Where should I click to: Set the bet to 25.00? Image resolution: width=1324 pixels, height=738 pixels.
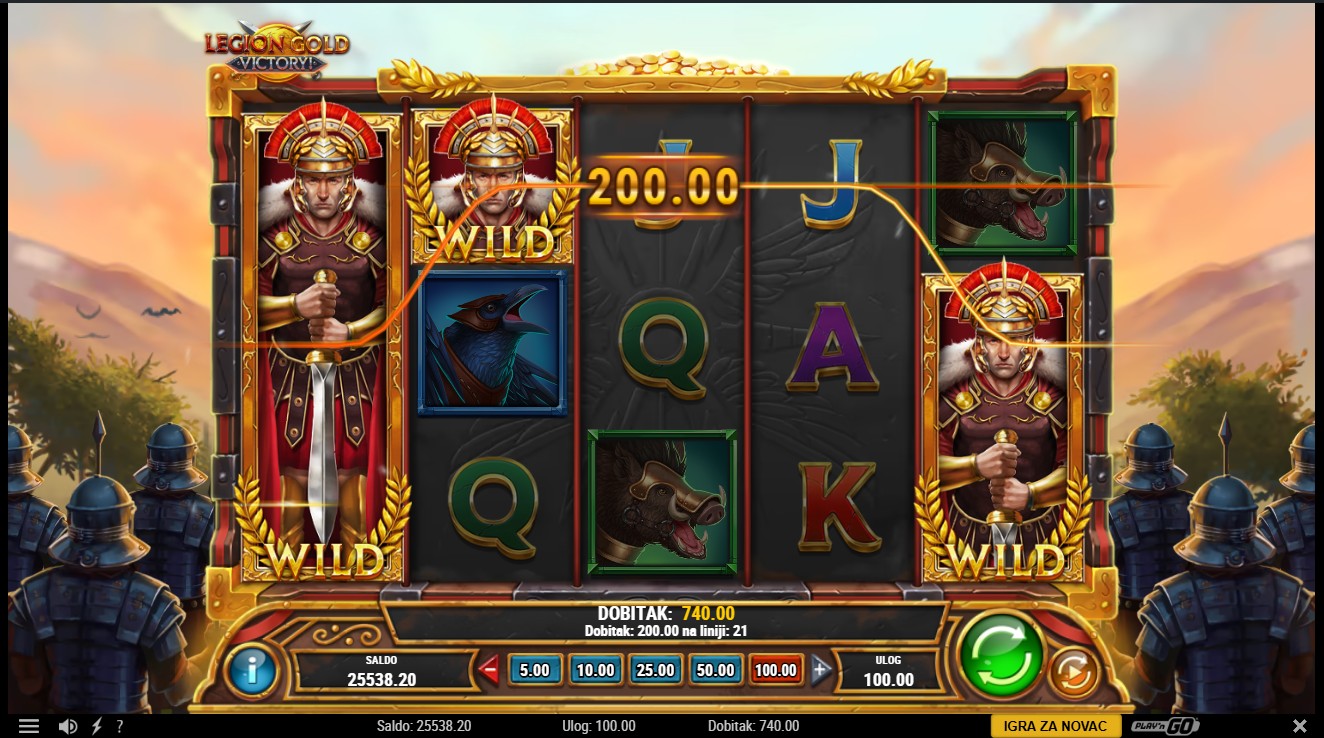(655, 670)
